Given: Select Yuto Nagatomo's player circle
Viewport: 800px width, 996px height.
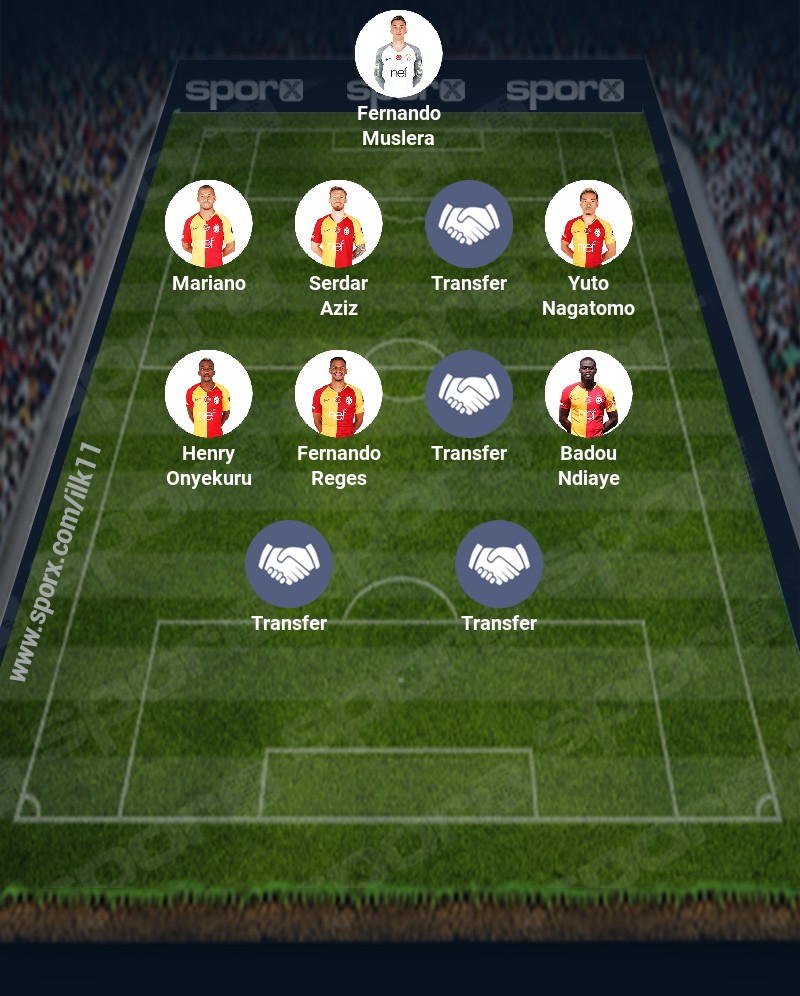Looking at the screenshot, I should coord(588,224).
